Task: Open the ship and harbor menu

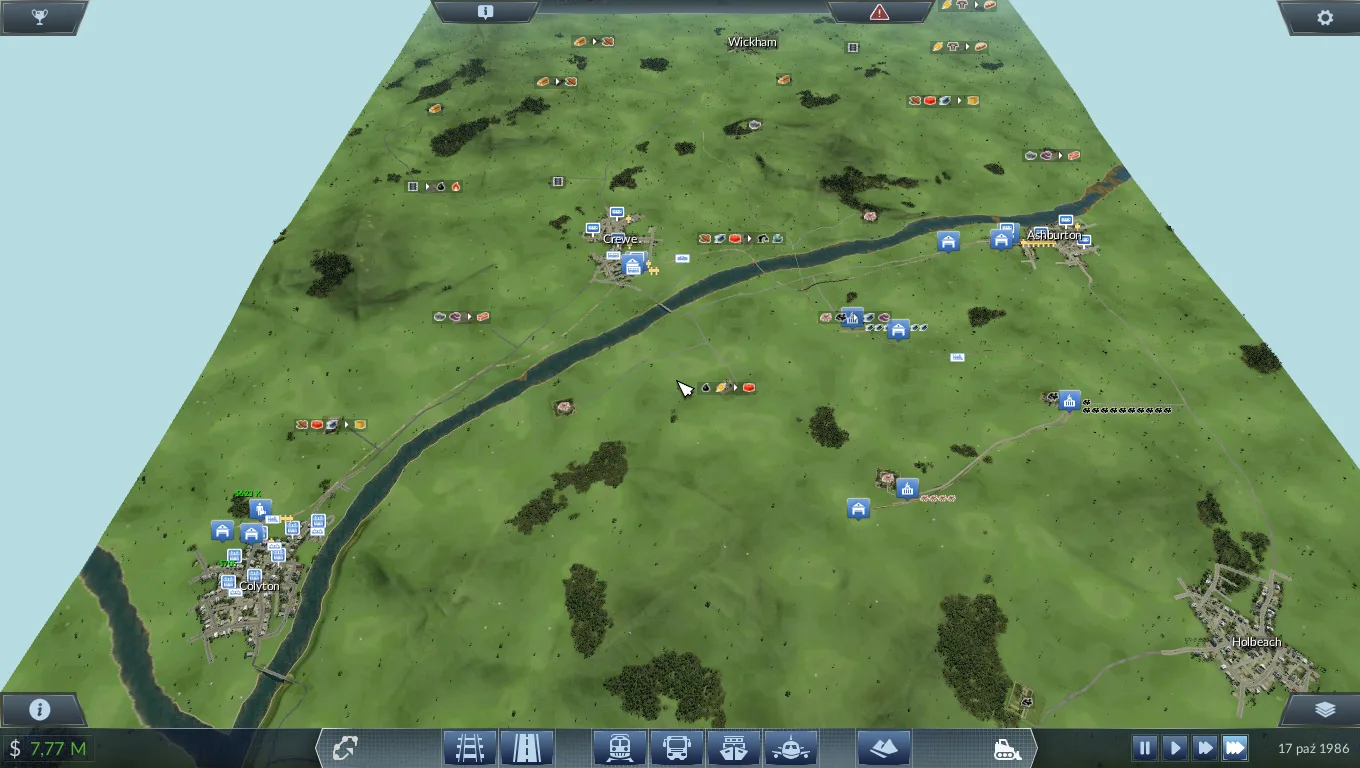Action: pyautogui.click(x=734, y=747)
